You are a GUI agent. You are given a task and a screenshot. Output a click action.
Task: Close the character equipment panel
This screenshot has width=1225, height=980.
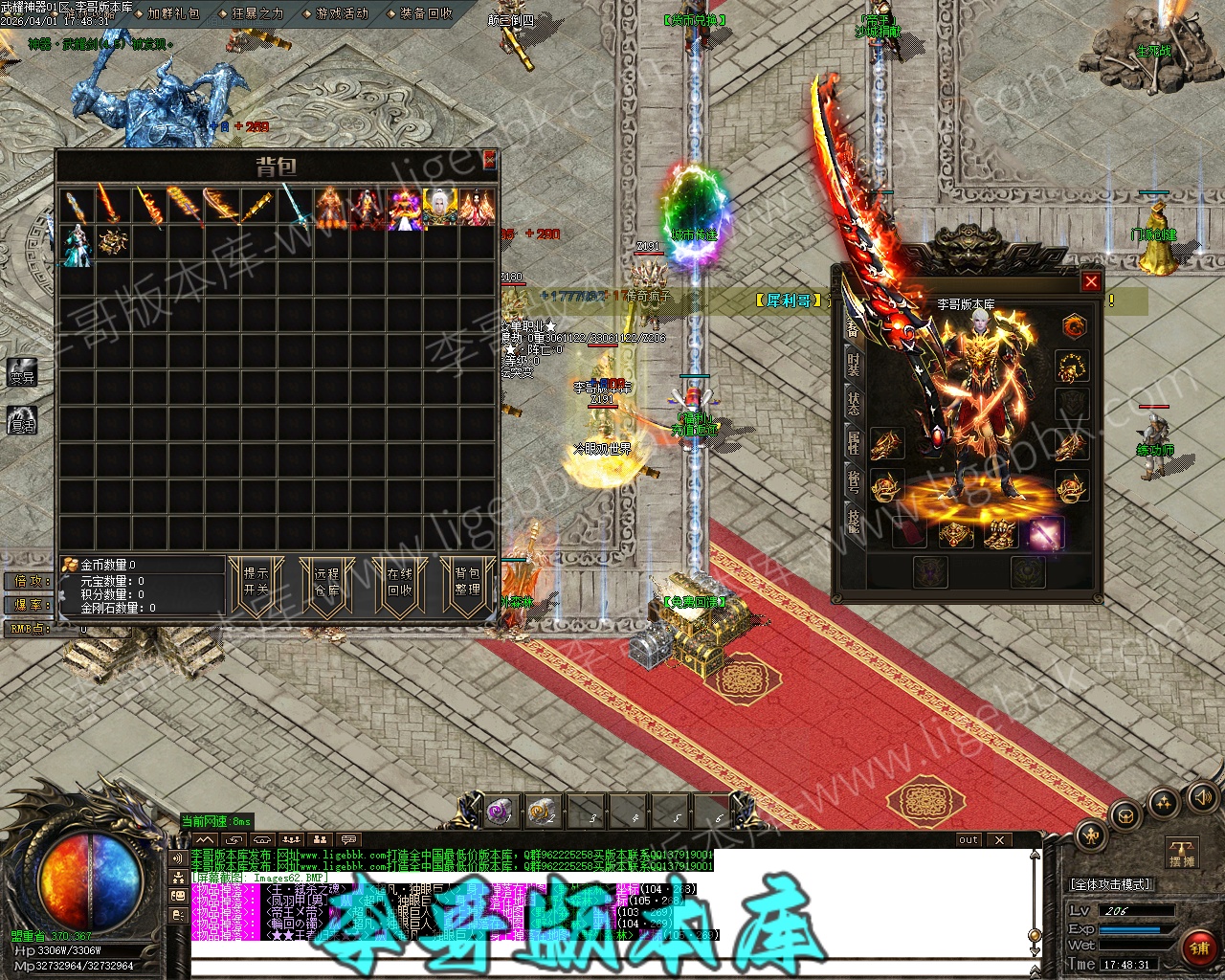pyautogui.click(x=1090, y=281)
